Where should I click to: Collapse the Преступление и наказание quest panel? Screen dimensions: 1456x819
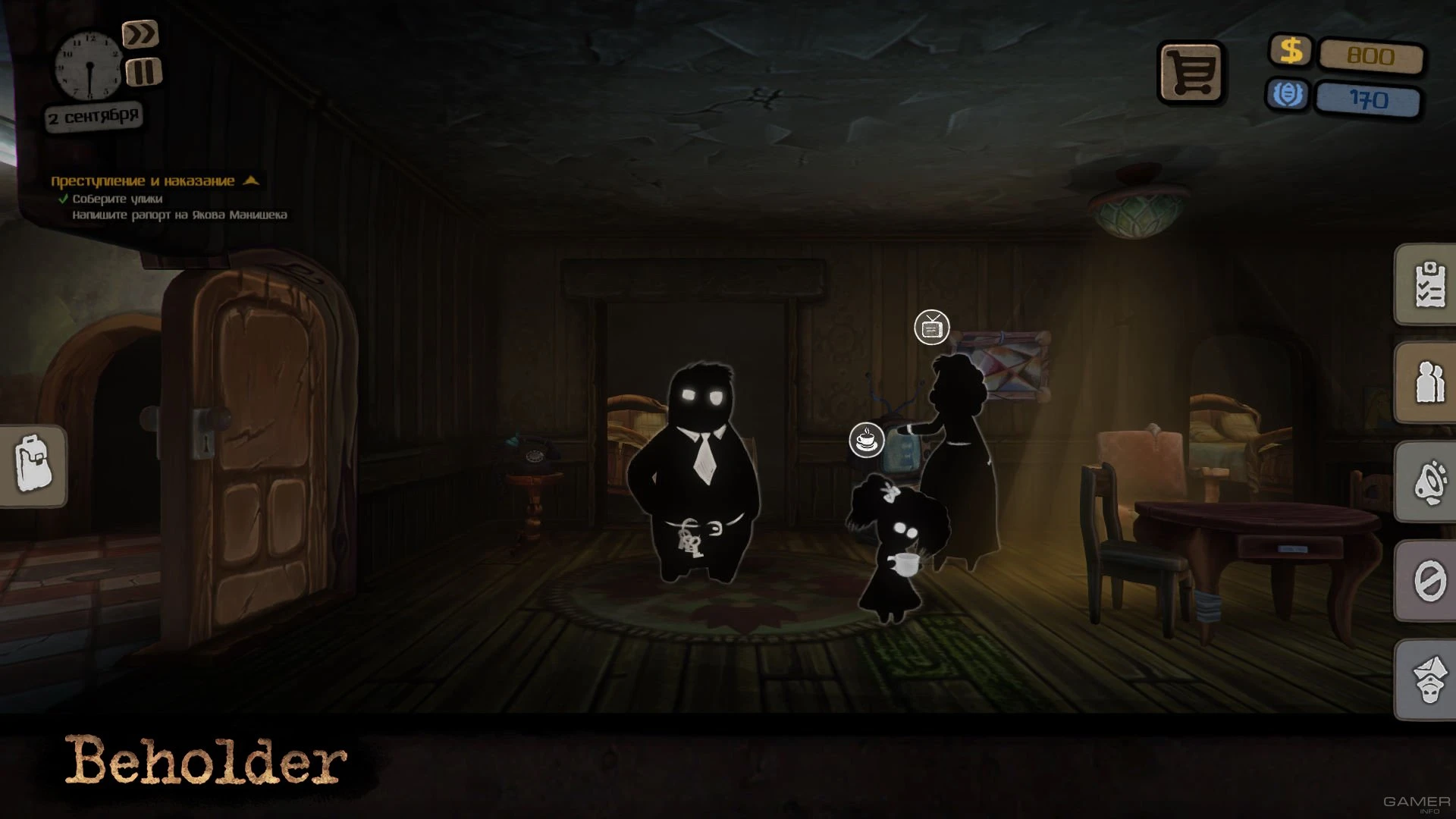click(250, 181)
